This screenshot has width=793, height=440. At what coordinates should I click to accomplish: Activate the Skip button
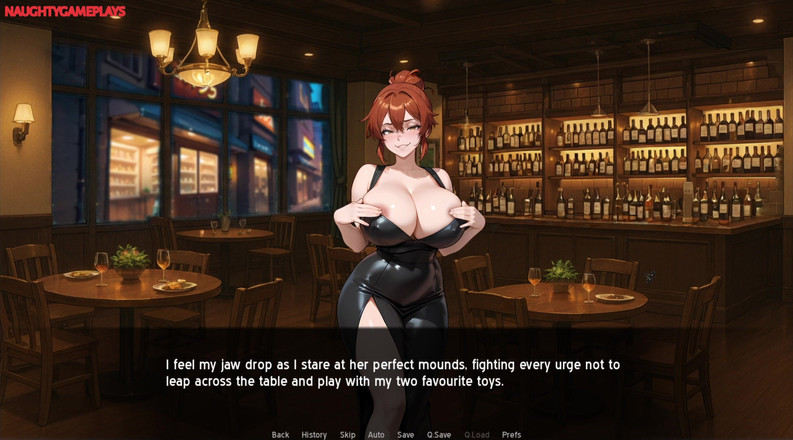point(347,435)
